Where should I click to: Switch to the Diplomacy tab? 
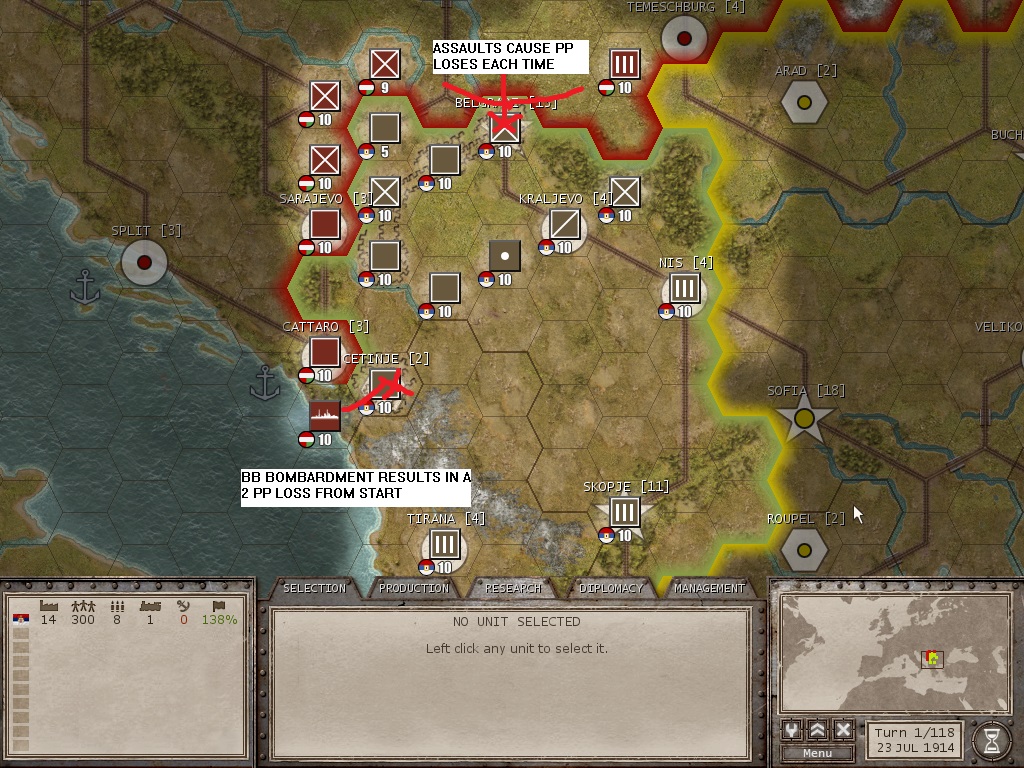point(611,588)
